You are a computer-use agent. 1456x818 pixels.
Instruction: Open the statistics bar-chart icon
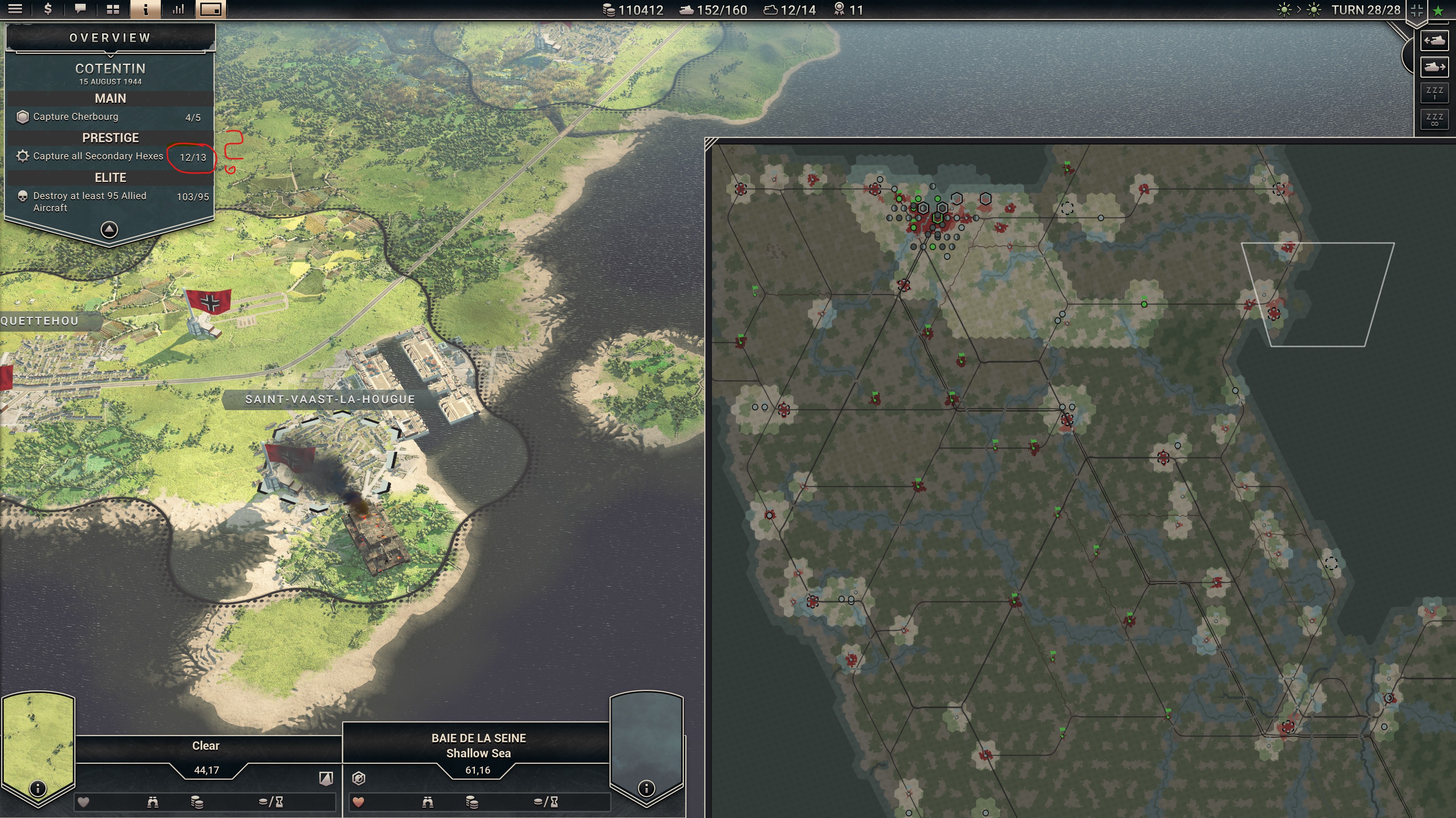(x=179, y=9)
